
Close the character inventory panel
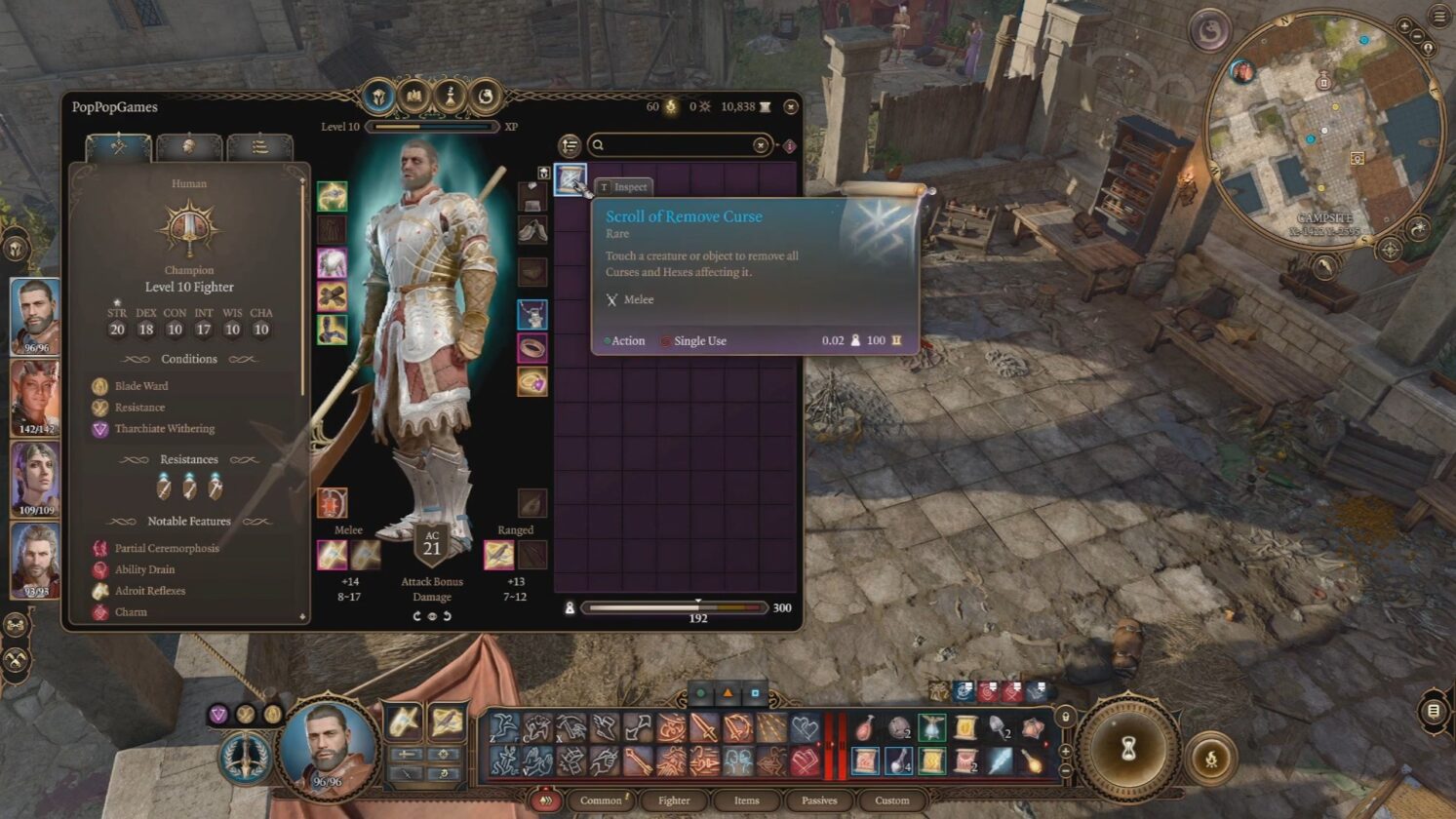(791, 106)
